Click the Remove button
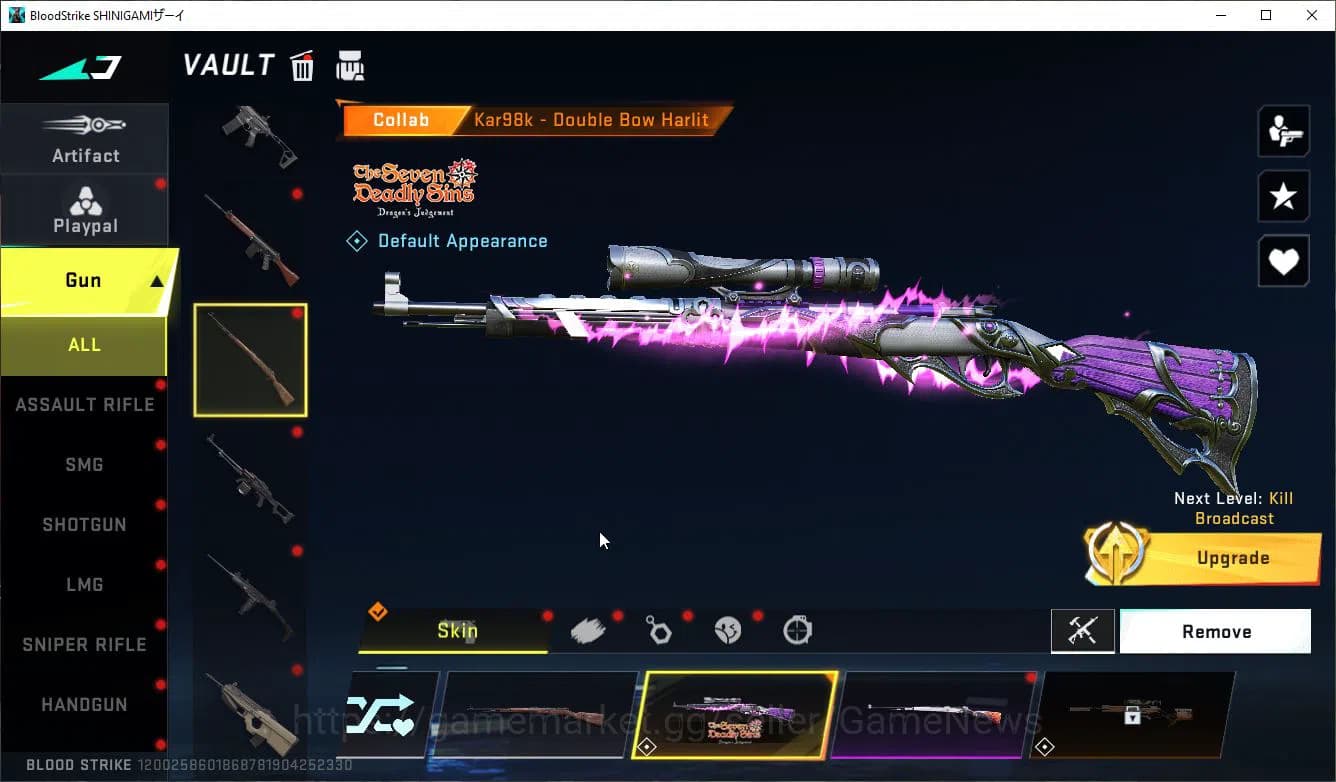1336x782 pixels. (x=1216, y=631)
